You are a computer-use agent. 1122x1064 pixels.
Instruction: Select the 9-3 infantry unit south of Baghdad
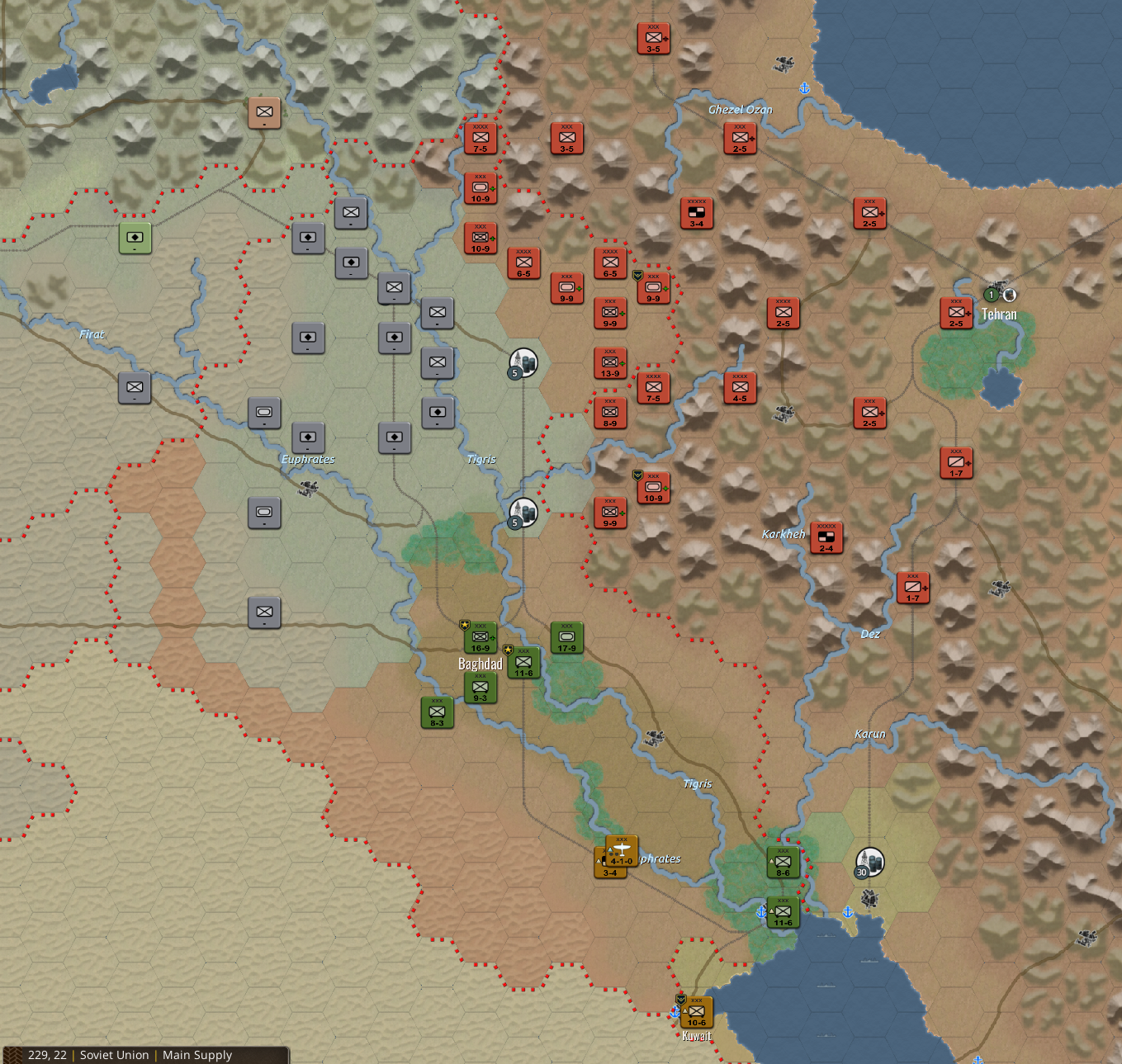(481, 687)
